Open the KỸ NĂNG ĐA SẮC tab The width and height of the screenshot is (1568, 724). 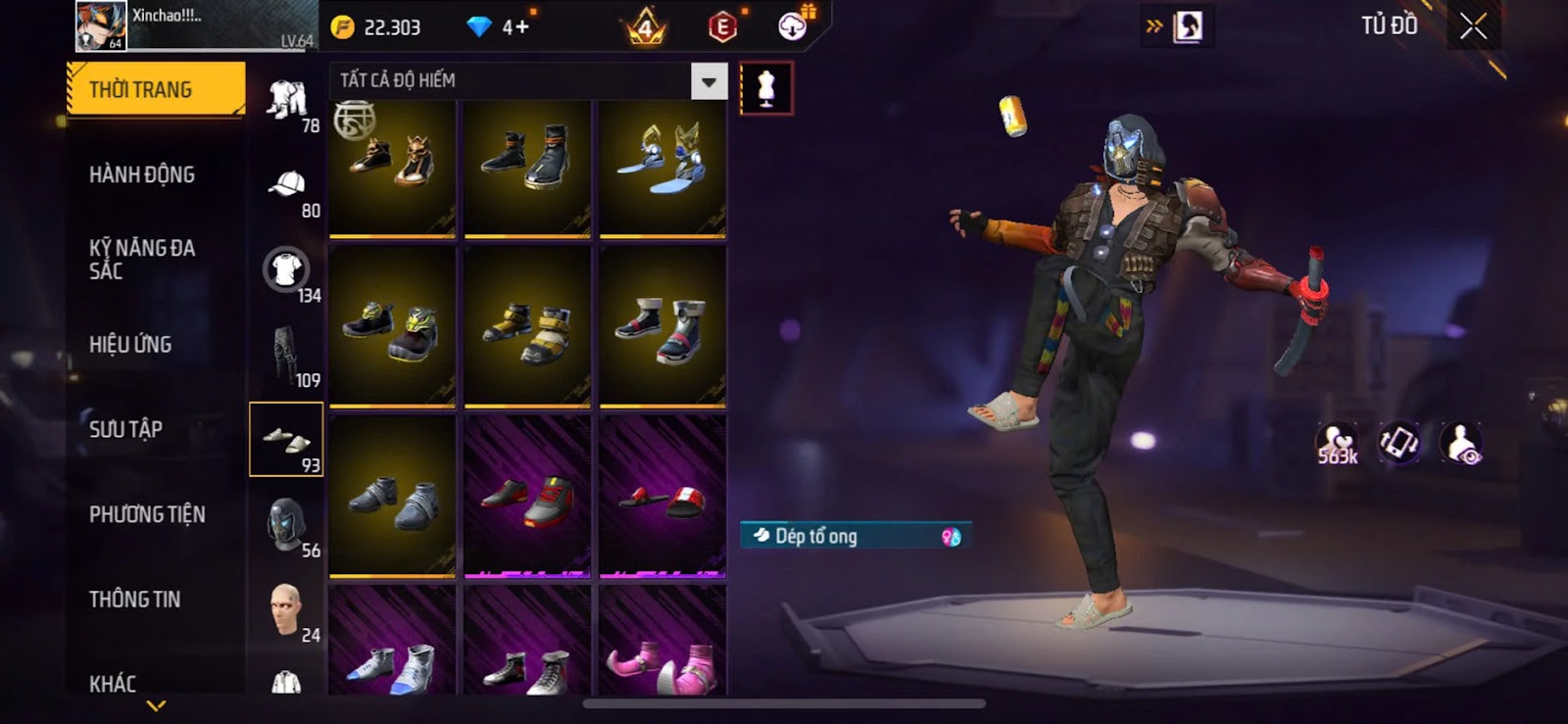coord(142,260)
